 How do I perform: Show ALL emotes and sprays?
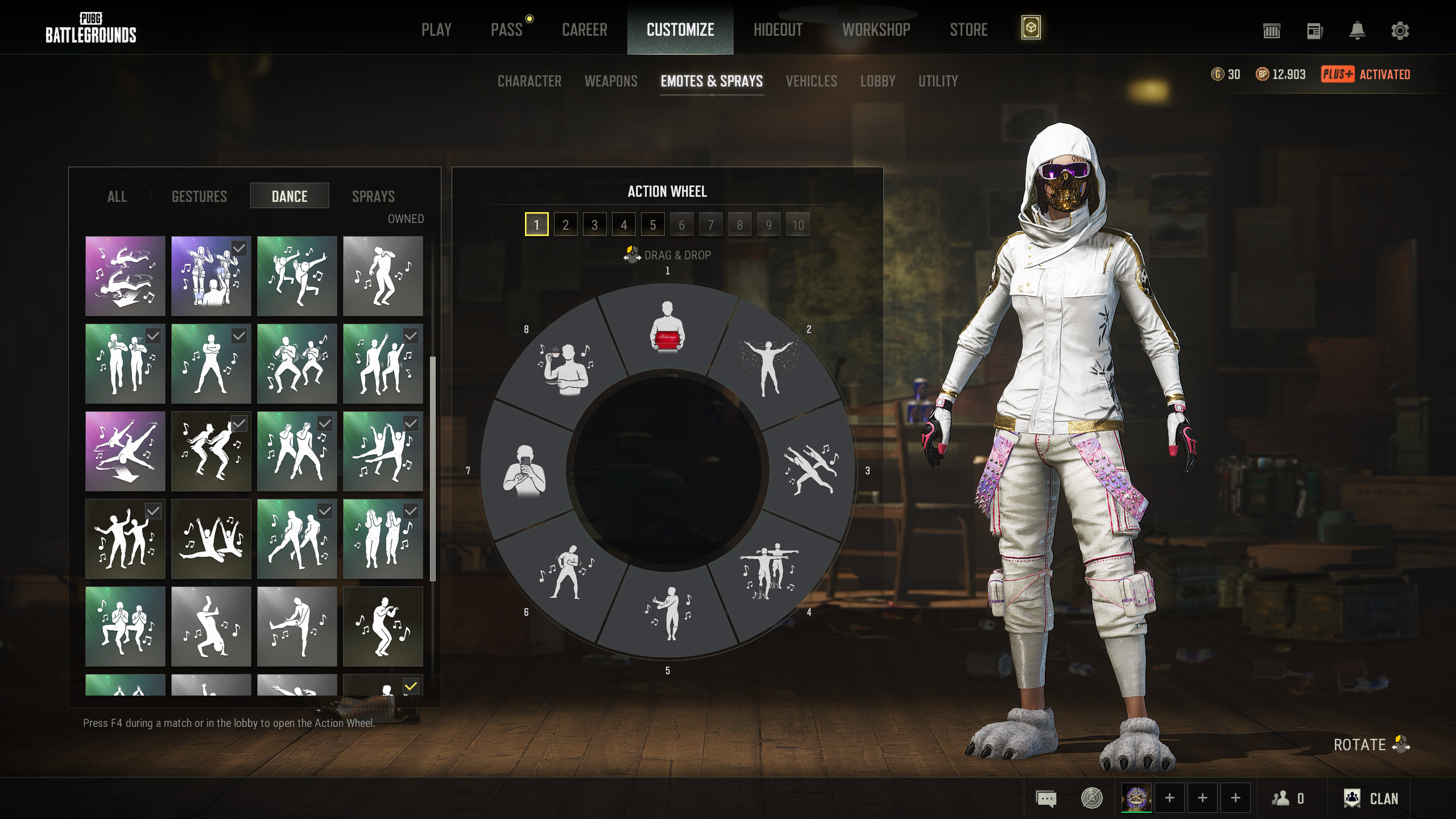pos(117,196)
